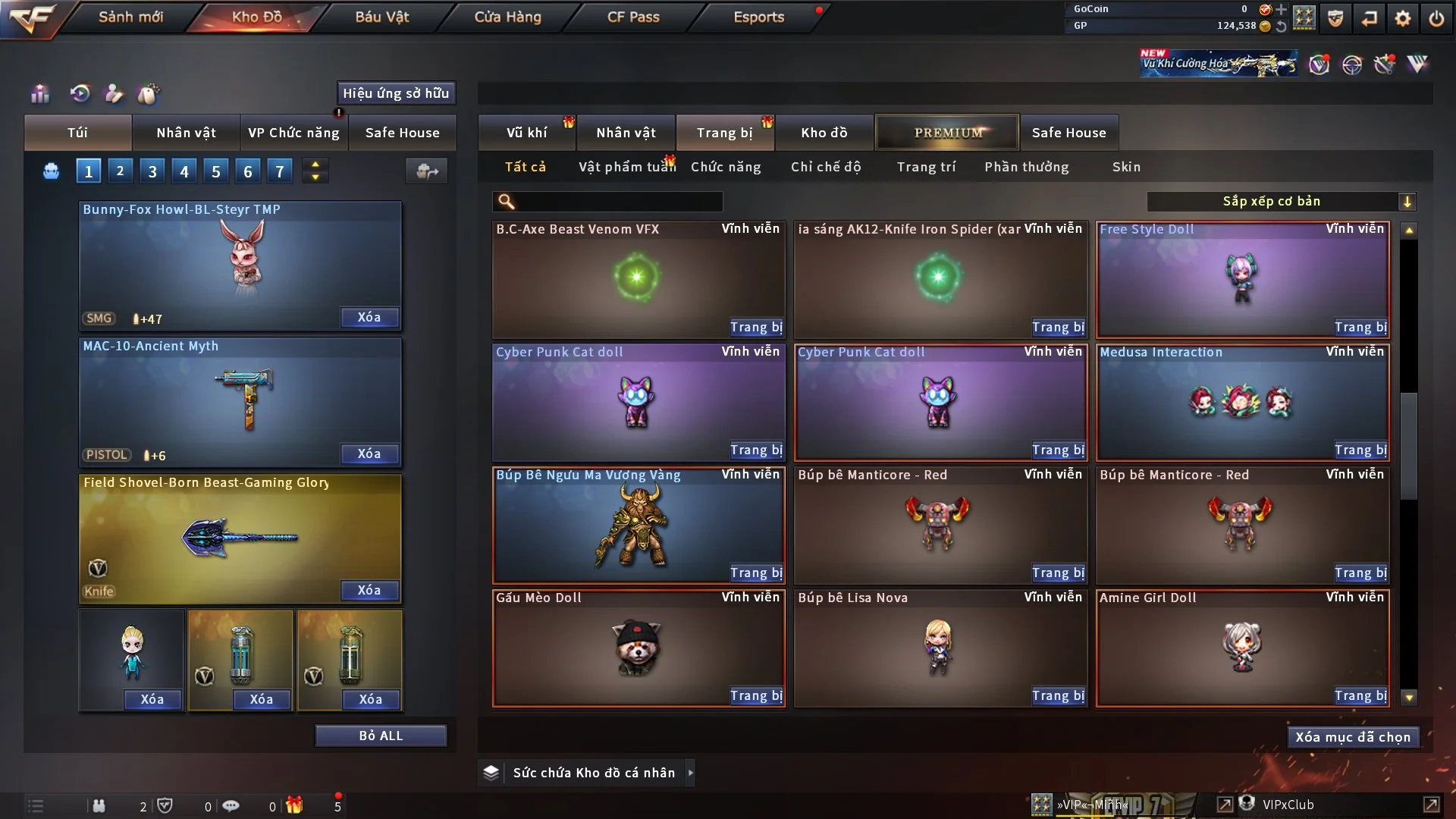Show the Chức năng item filter
This screenshot has height=819, width=1456.
click(x=726, y=167)
